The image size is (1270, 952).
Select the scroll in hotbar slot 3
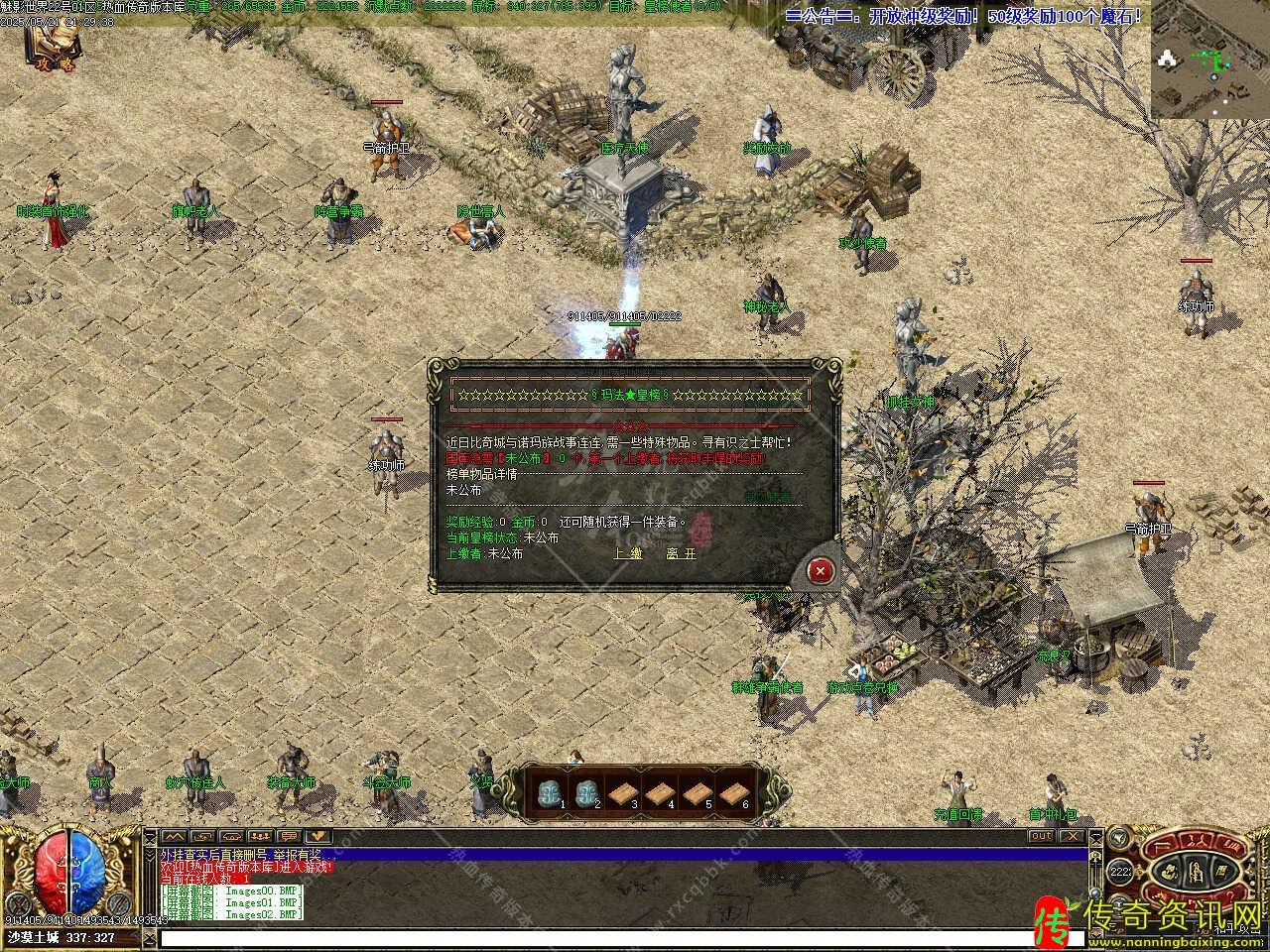(x=622, y=791)
